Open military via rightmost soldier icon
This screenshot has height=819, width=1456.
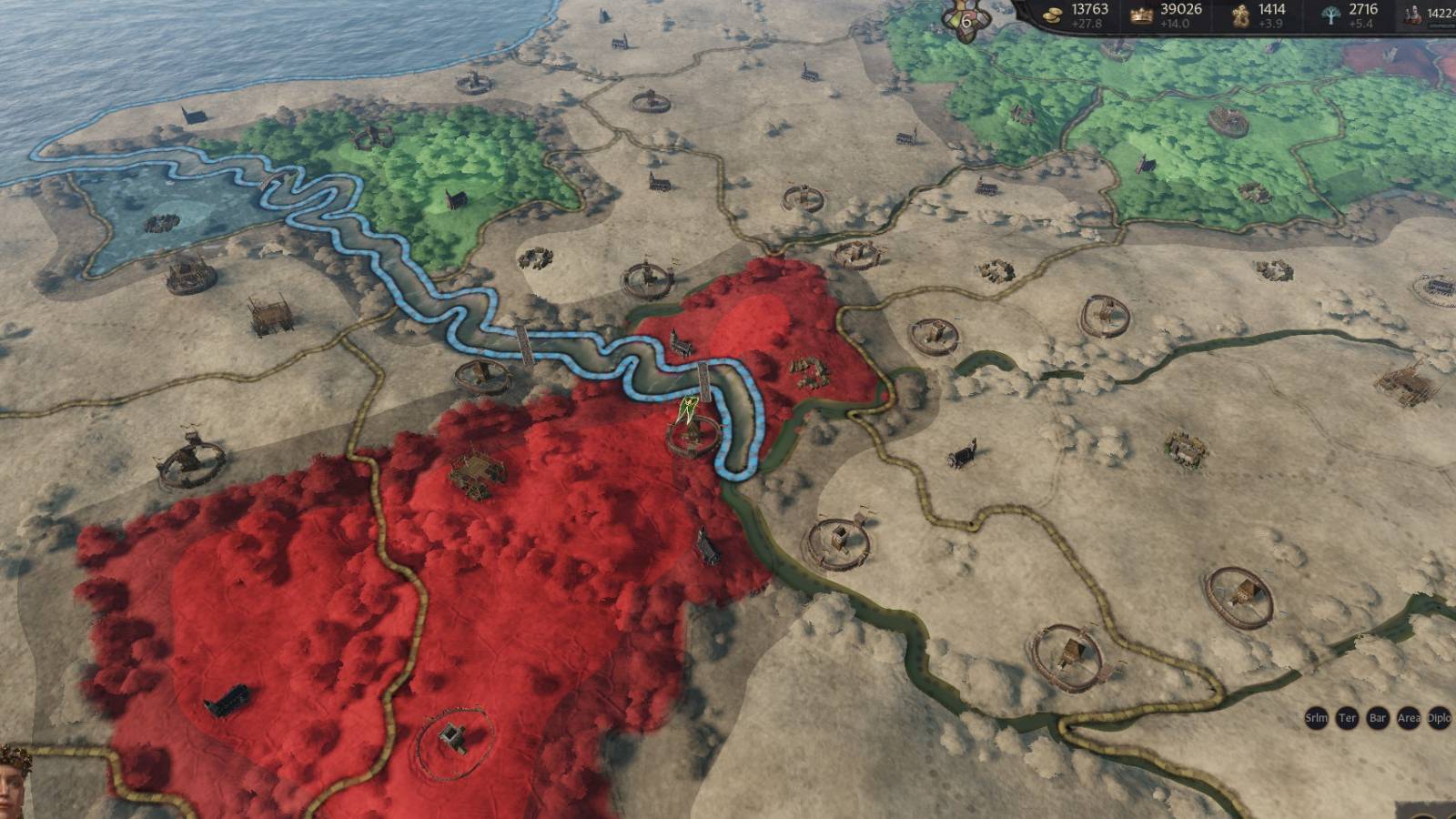[1413, 15]
